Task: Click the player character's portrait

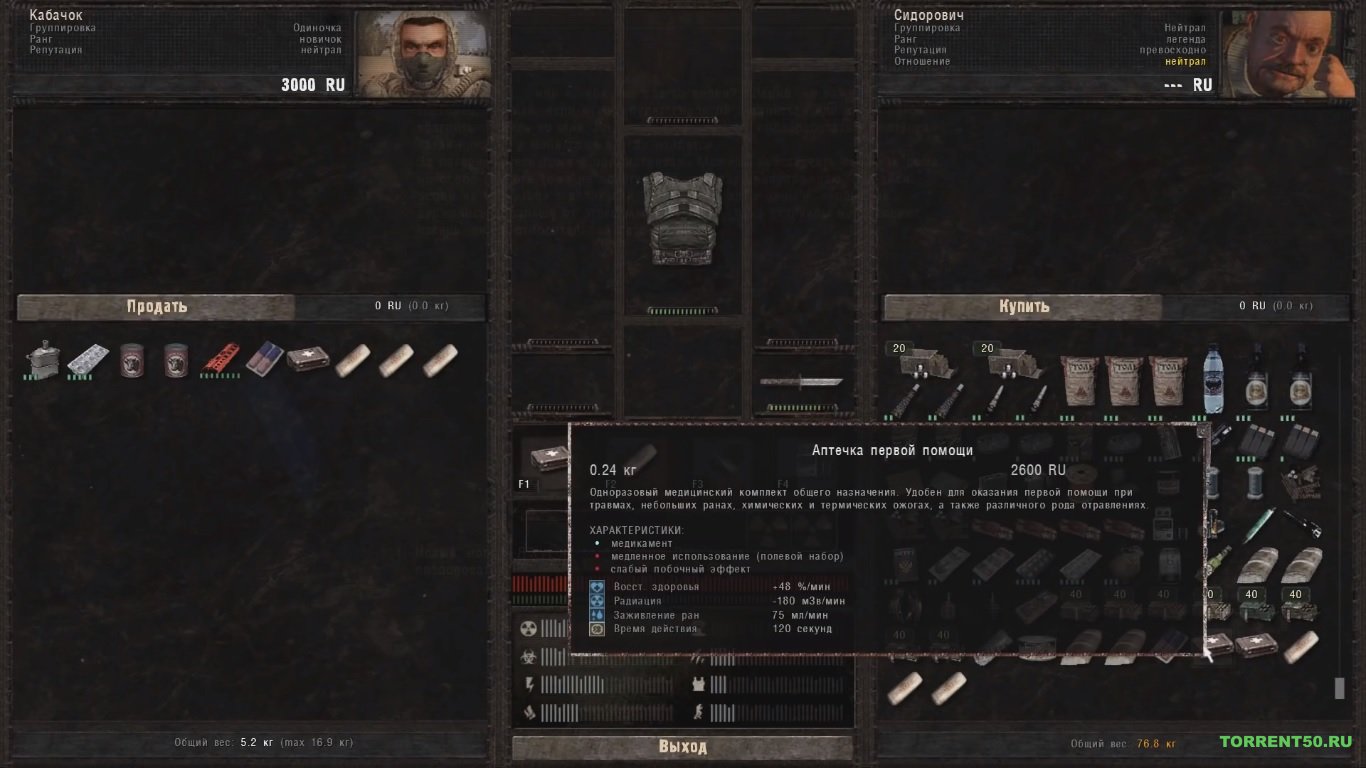Action: point(424,53)
